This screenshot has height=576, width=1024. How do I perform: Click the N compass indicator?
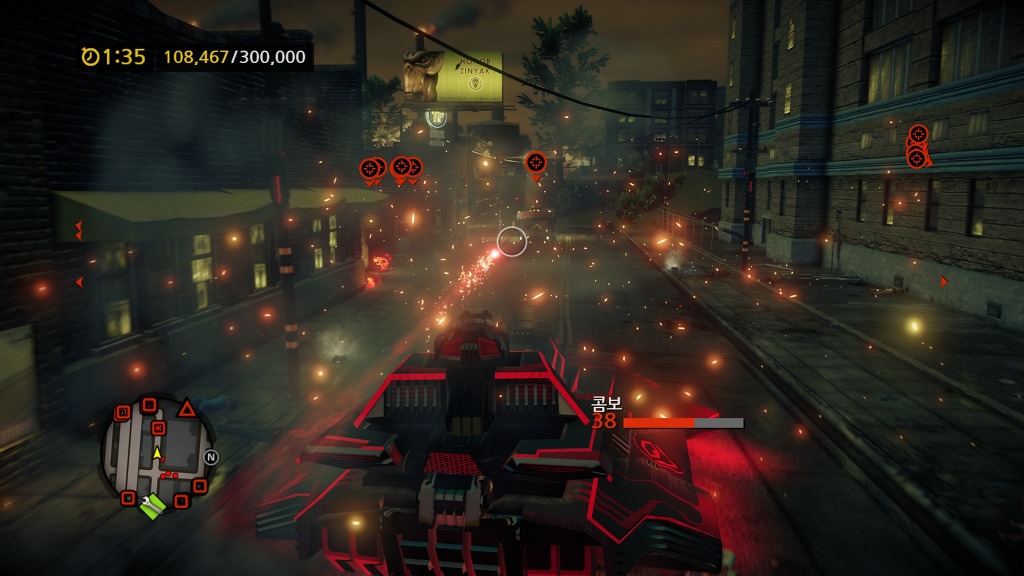click(211, 457)
